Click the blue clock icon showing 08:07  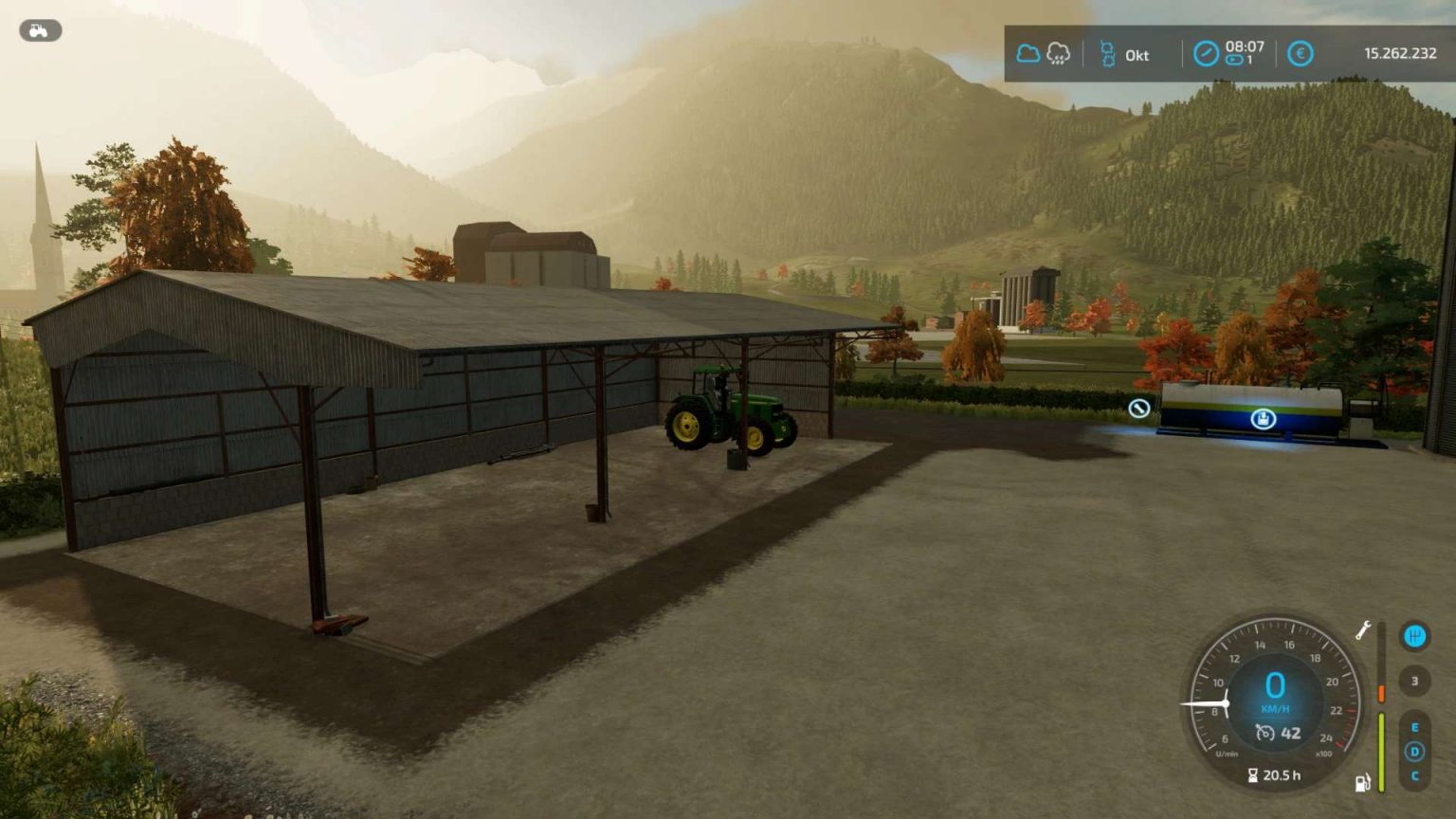pyautogui.click(x=1206, y=54)
